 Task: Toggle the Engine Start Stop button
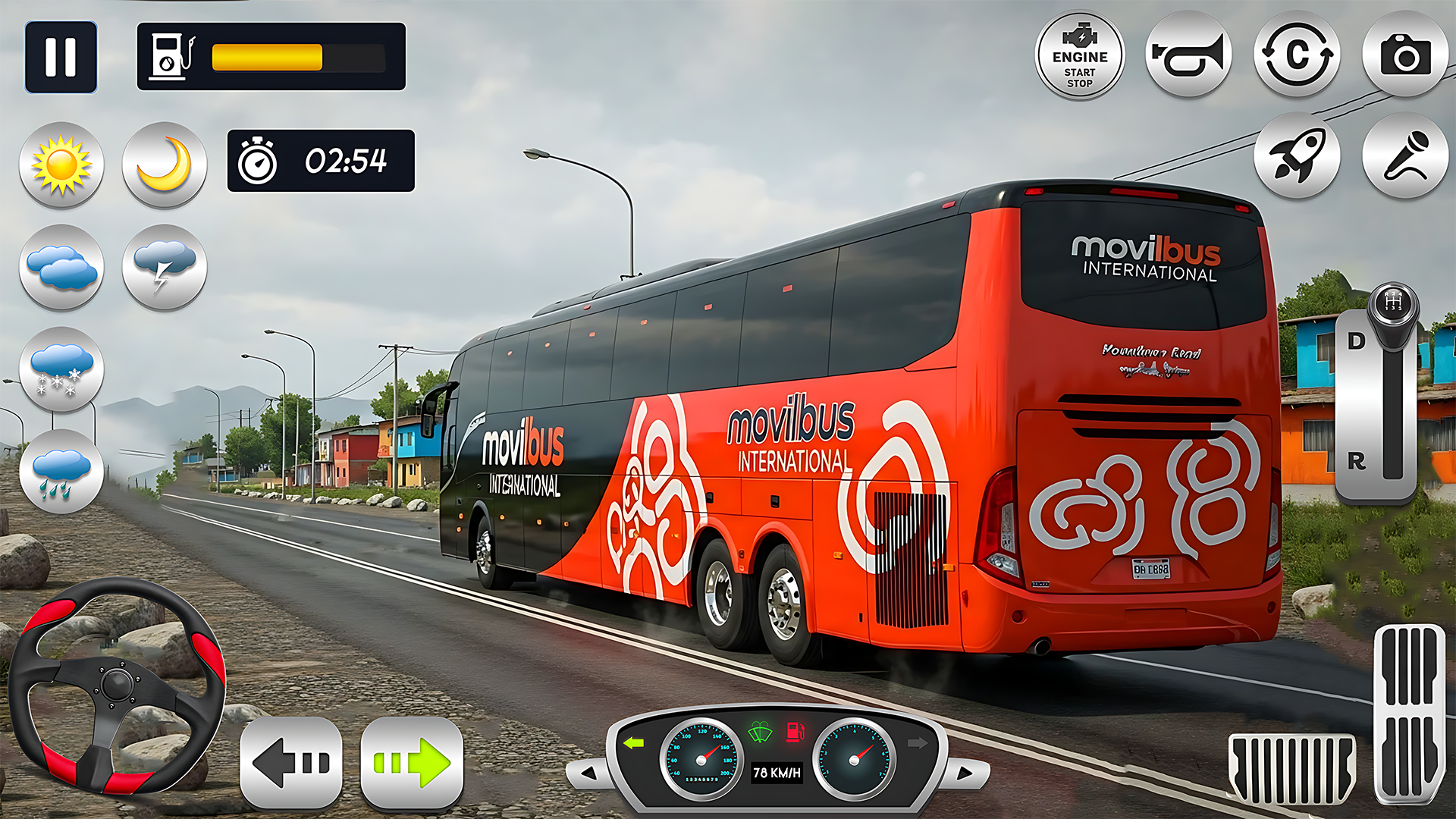pyautogui.click(x=1080, y=56)
